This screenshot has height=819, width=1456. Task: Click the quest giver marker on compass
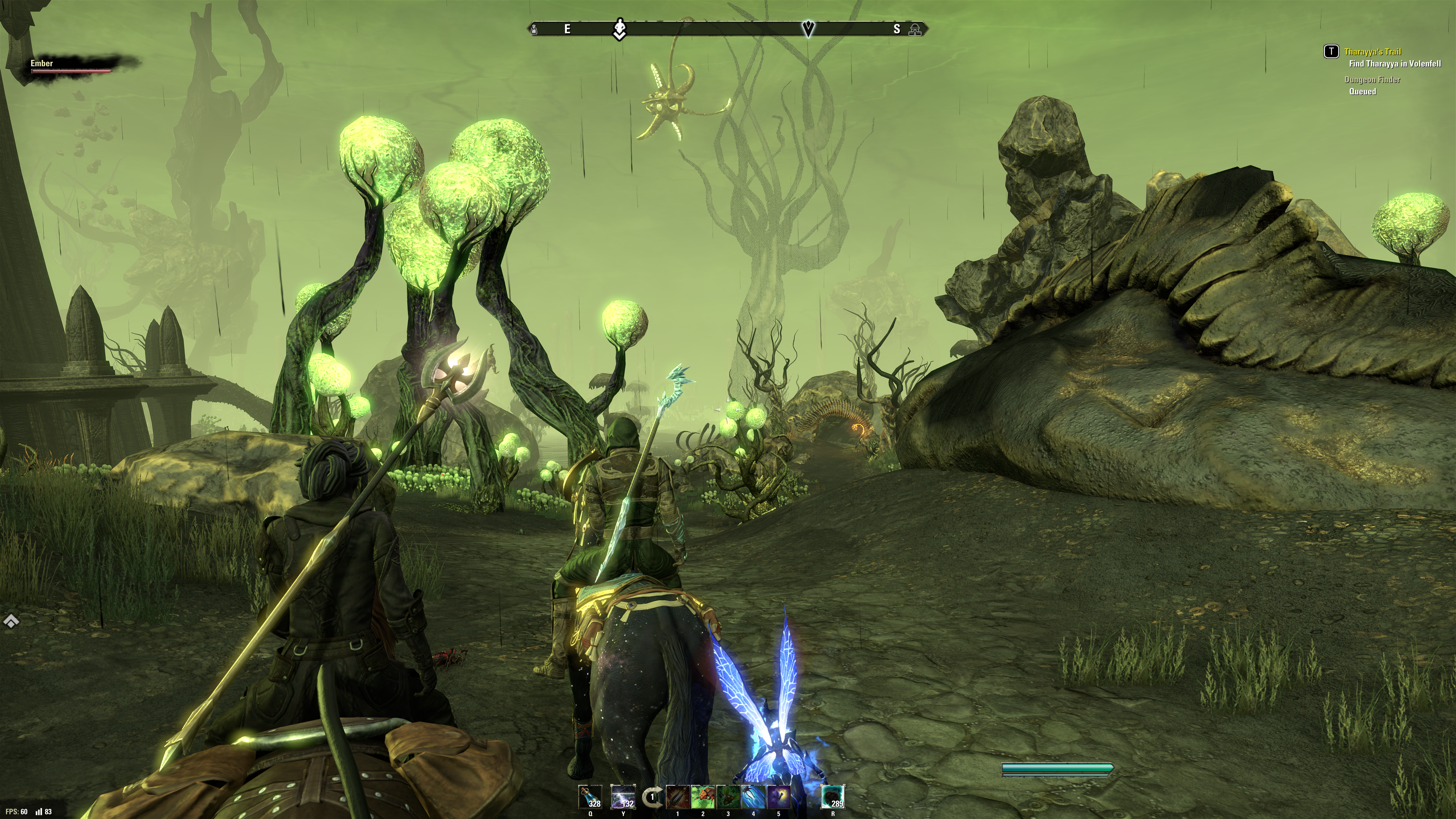(620, 29)
